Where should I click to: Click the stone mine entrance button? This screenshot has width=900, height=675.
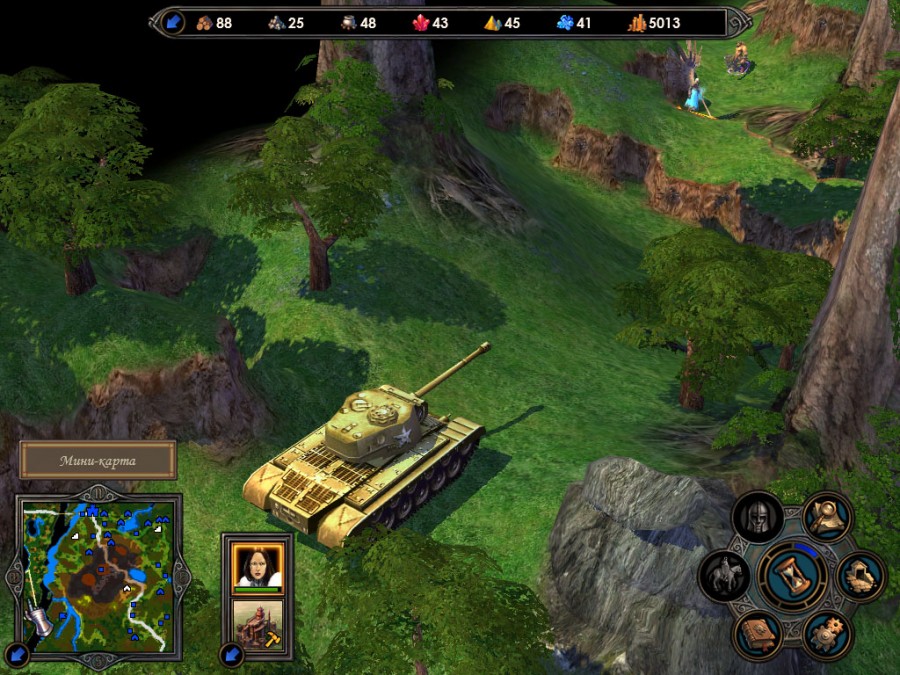click(x=861, y=576)
